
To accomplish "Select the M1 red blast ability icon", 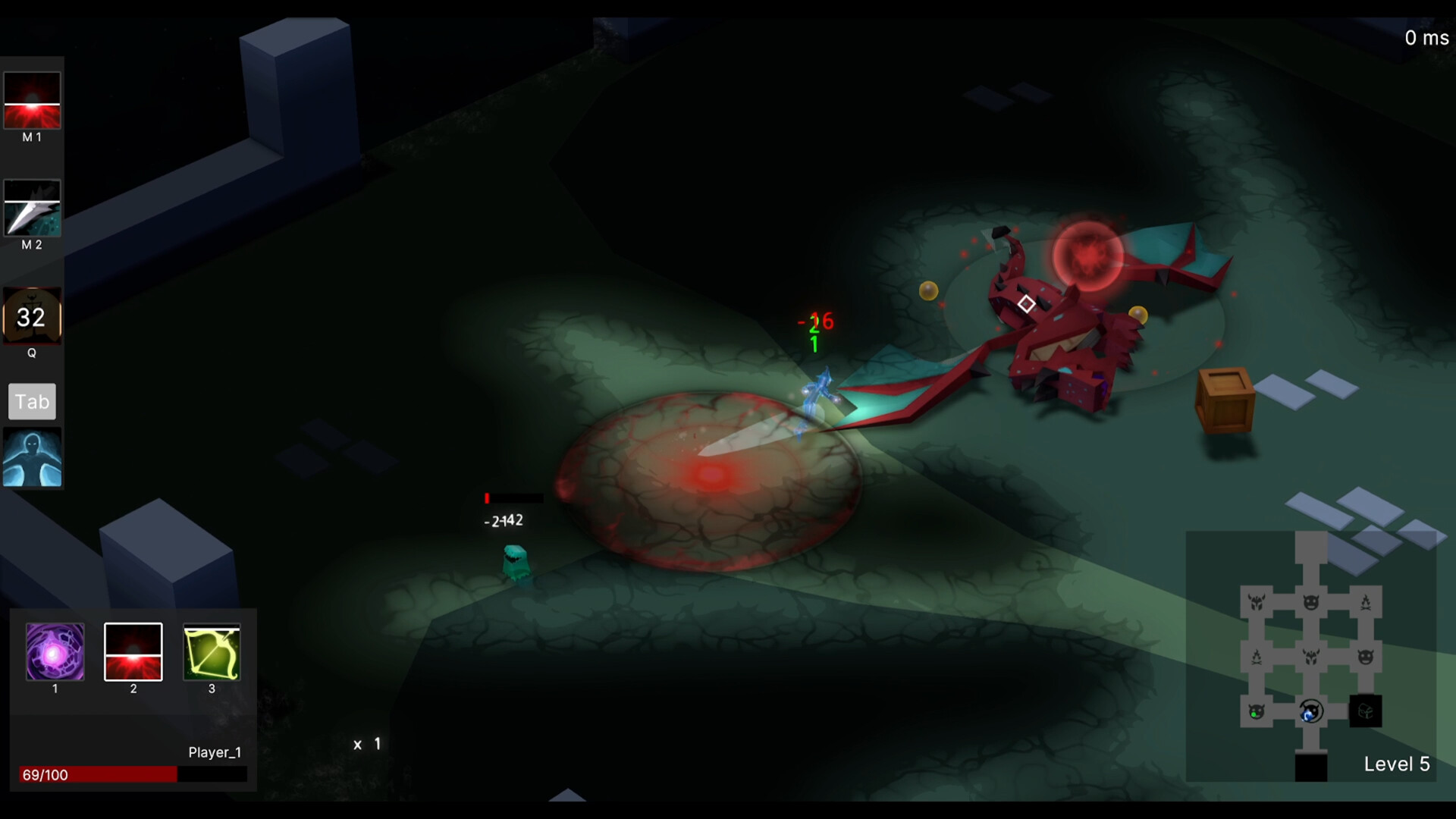I will (x=32, y=101).
